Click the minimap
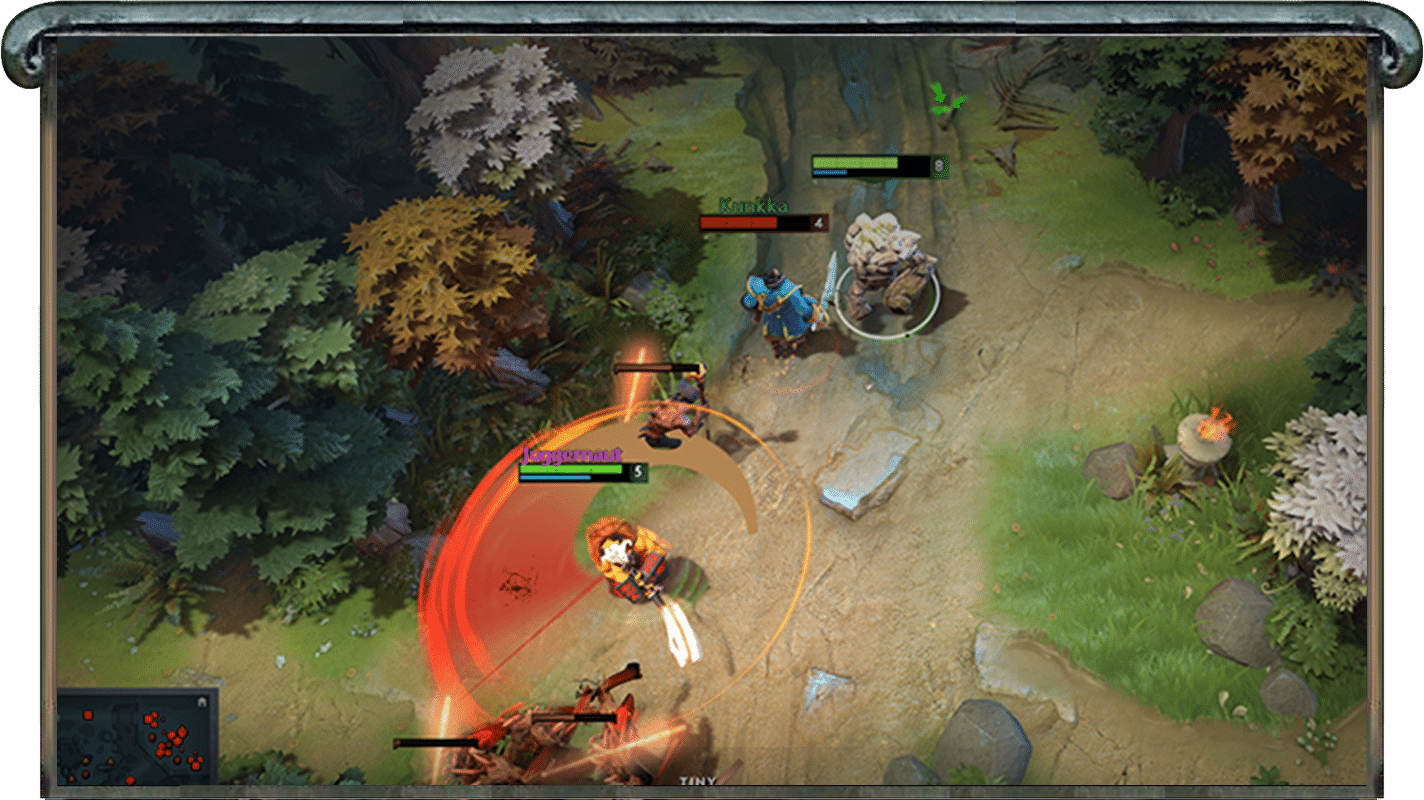 tap(137, 737)
